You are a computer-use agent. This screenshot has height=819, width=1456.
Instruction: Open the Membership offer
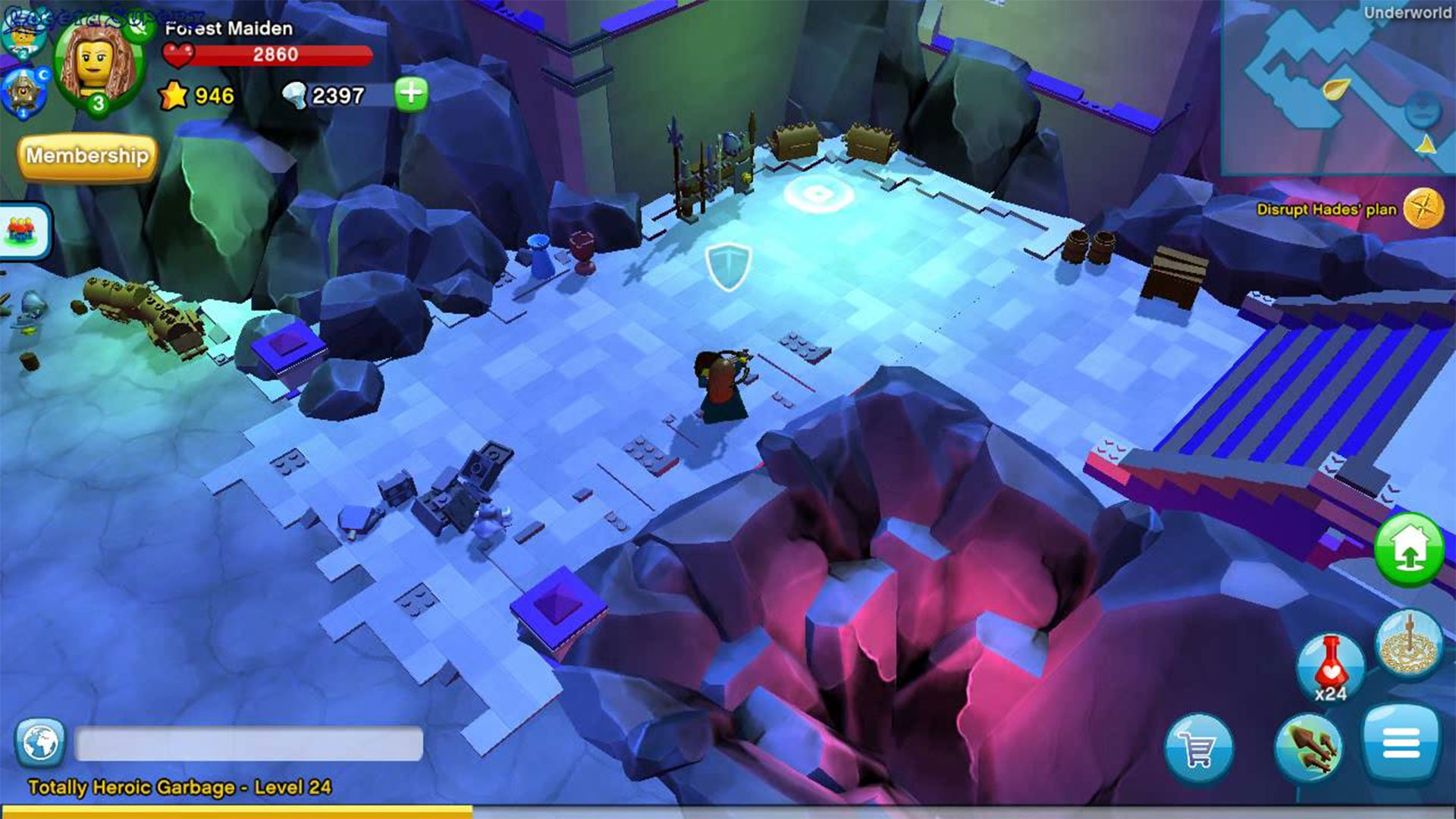(x=87, y=156)
